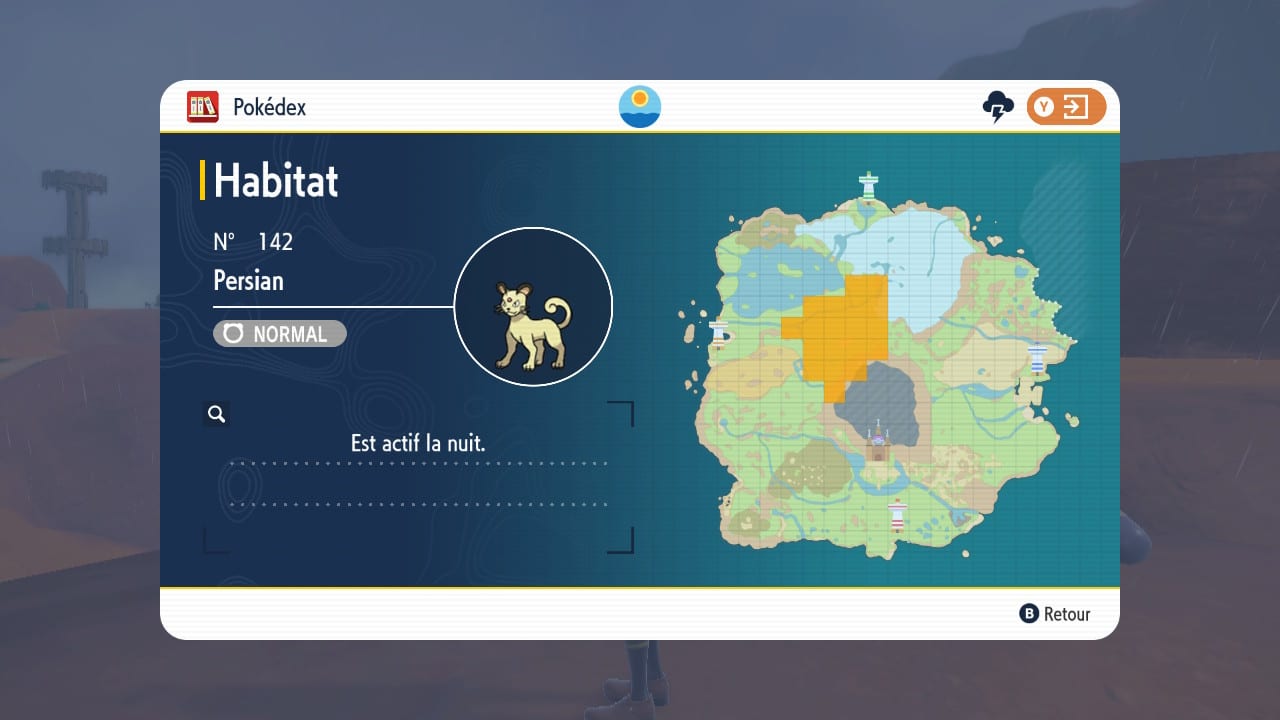
Task: Select the Persian portrait circle
Action: [x=533, y=307]
